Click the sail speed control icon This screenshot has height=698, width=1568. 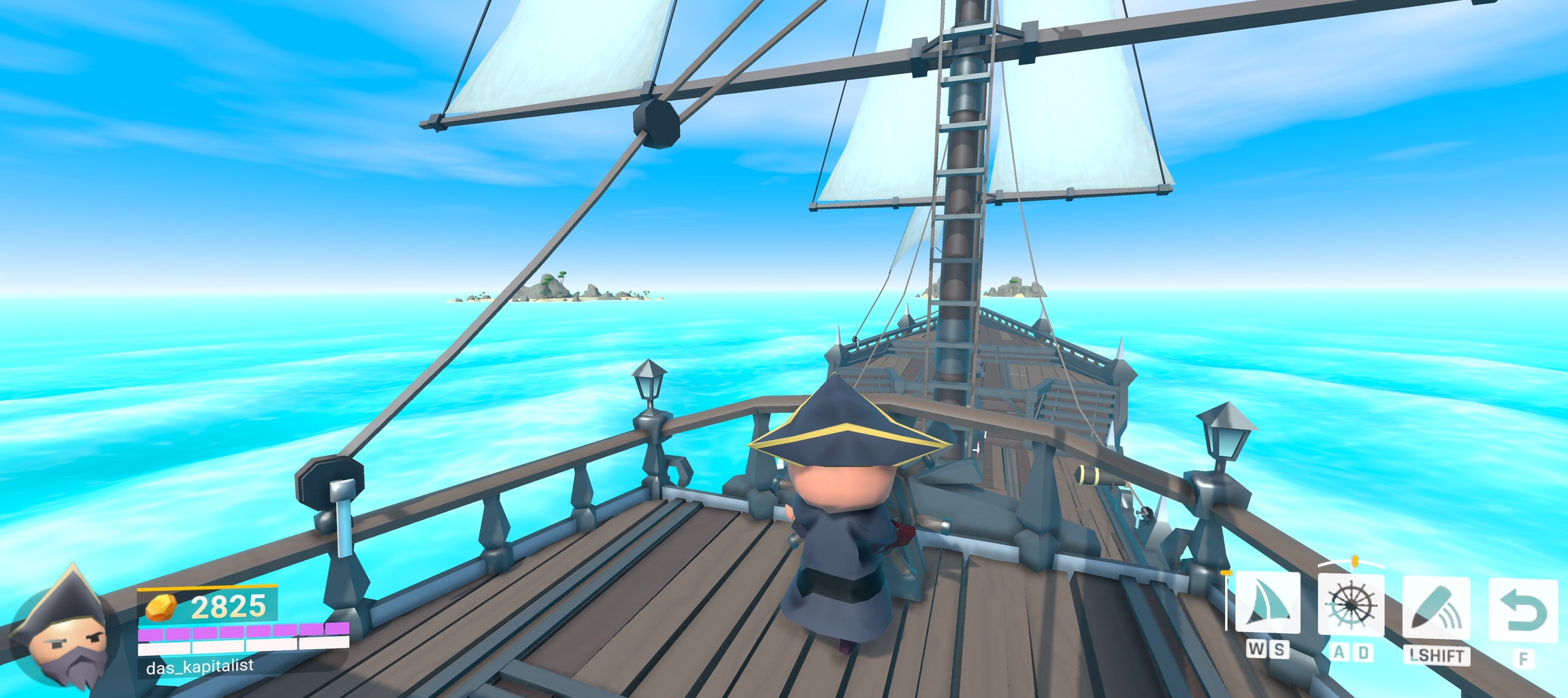[x=1267, y=603]
